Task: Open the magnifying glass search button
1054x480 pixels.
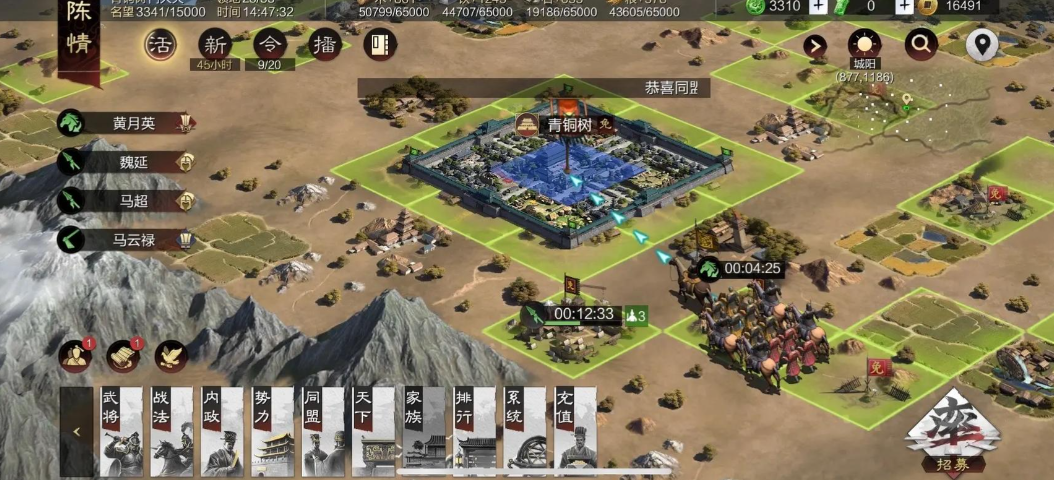Action: tap(921, 44)
